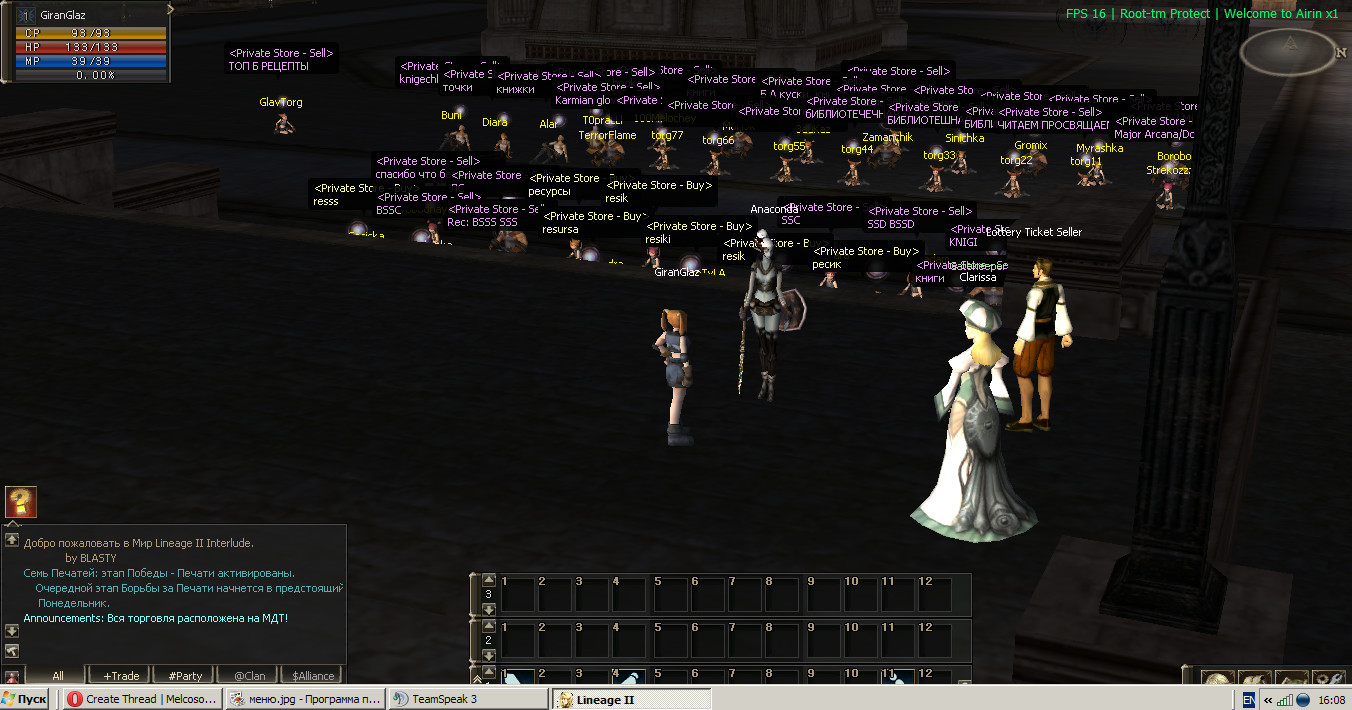Click the down arrow on shortcut bar 2
1352x710 pixels.
(x=488, y=653)
